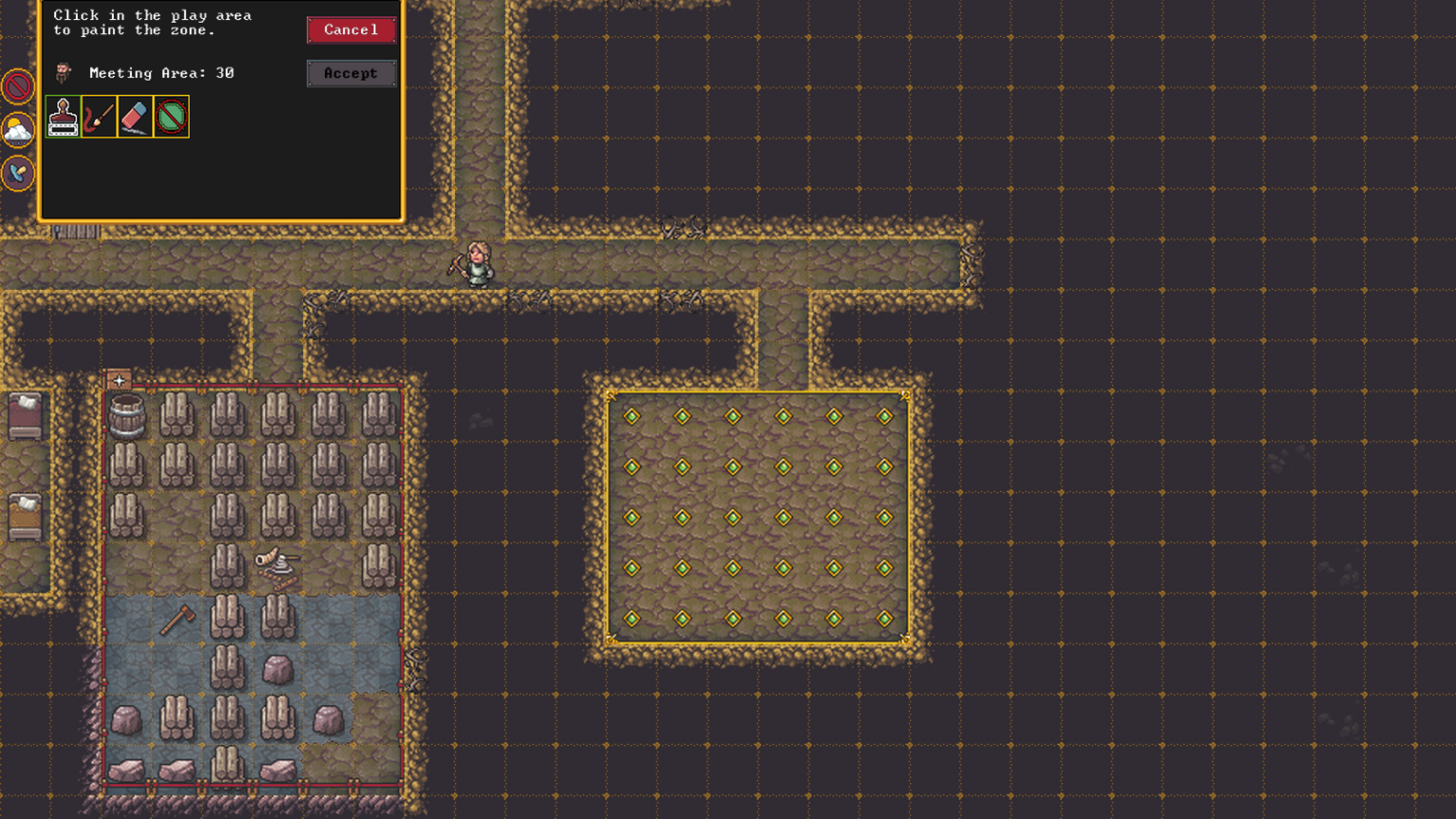Click the red forbid icon in the sidebar

16,85
